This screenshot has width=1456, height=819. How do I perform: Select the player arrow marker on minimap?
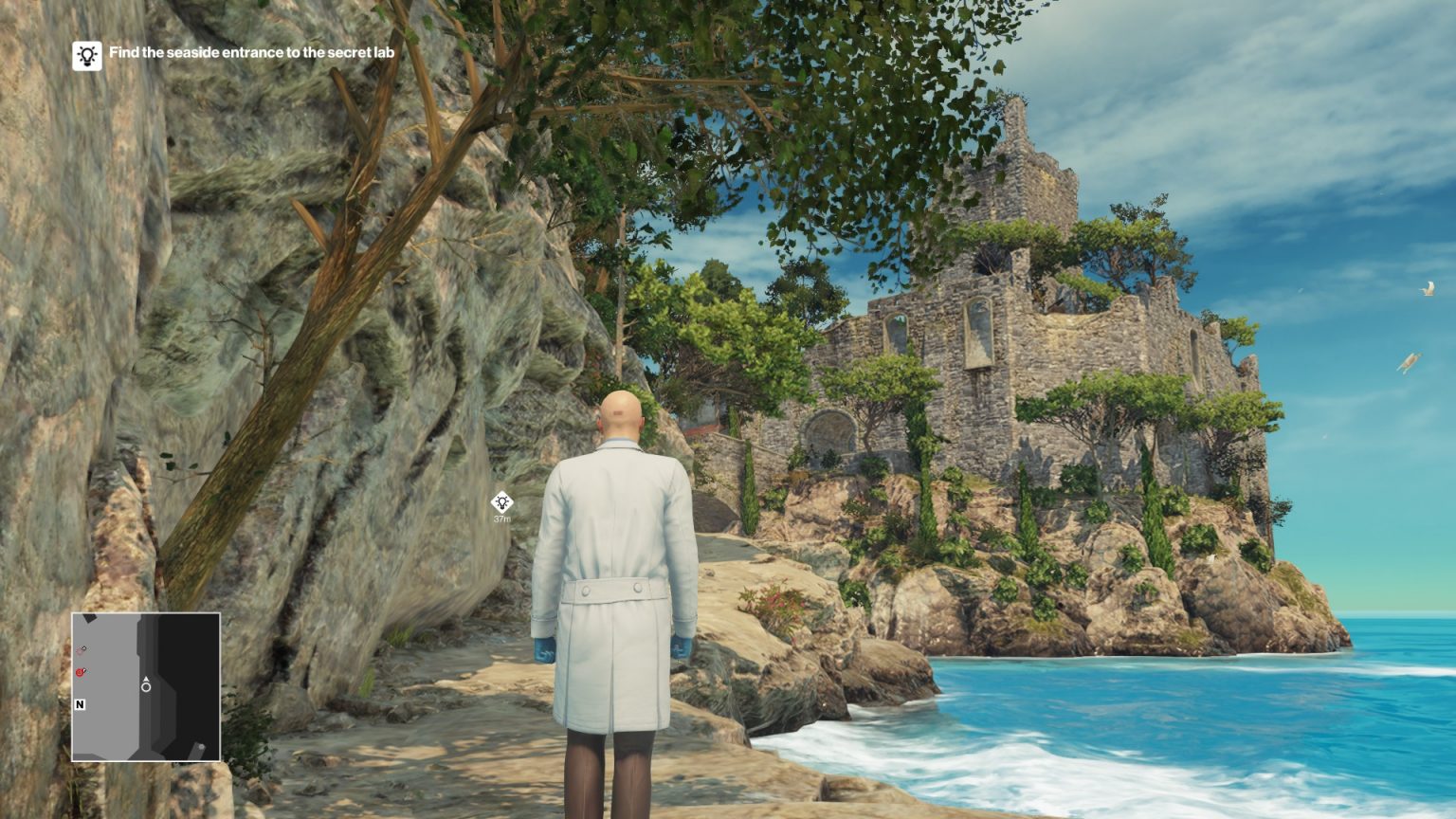coord(146,679)
